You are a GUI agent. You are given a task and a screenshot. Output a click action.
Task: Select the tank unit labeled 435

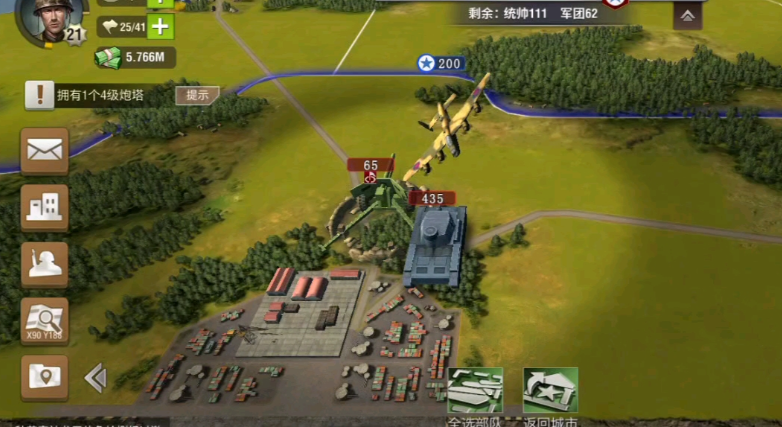pyautogui.click(x=434, y=245)
